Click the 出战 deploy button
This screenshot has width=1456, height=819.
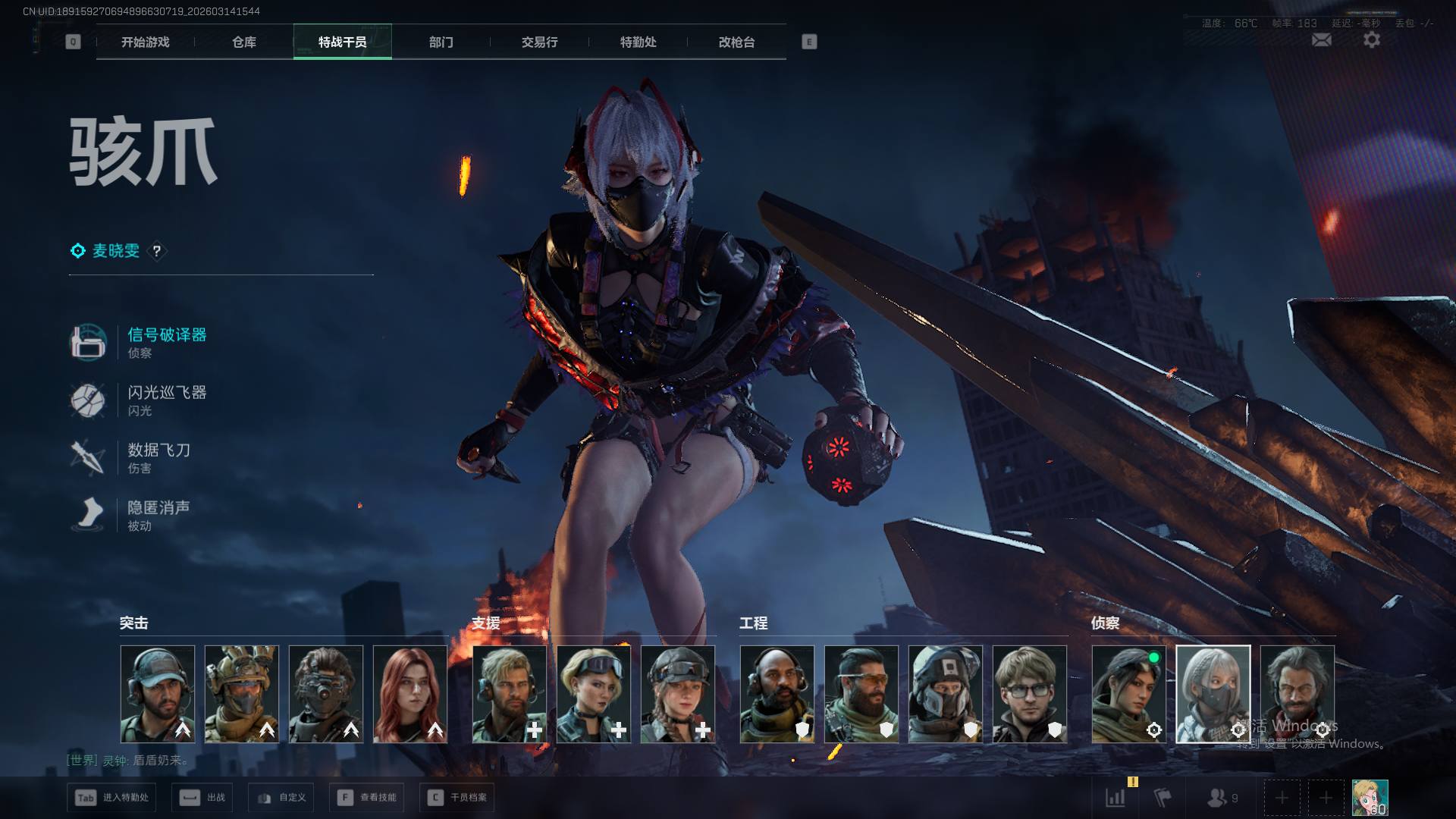tap(202, 798)
